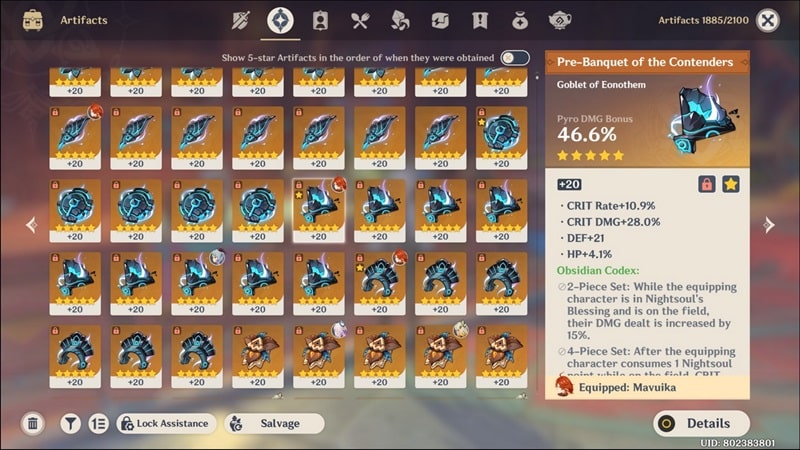Open the Character Development Items tab
This screenshot has height=450, width=800.
[320, 20]
